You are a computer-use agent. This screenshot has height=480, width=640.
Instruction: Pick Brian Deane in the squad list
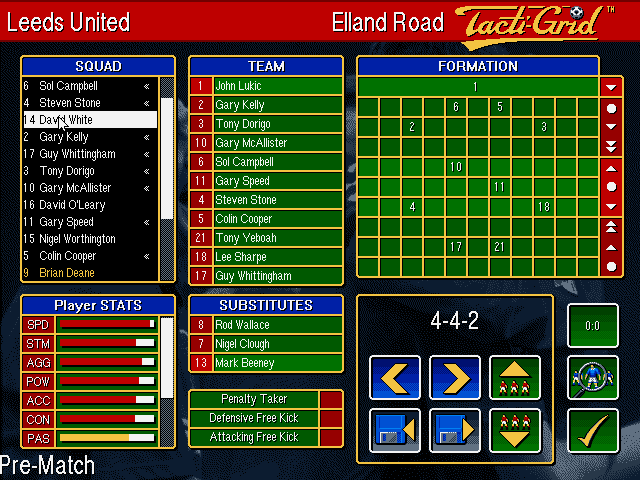tap(84, 272)
